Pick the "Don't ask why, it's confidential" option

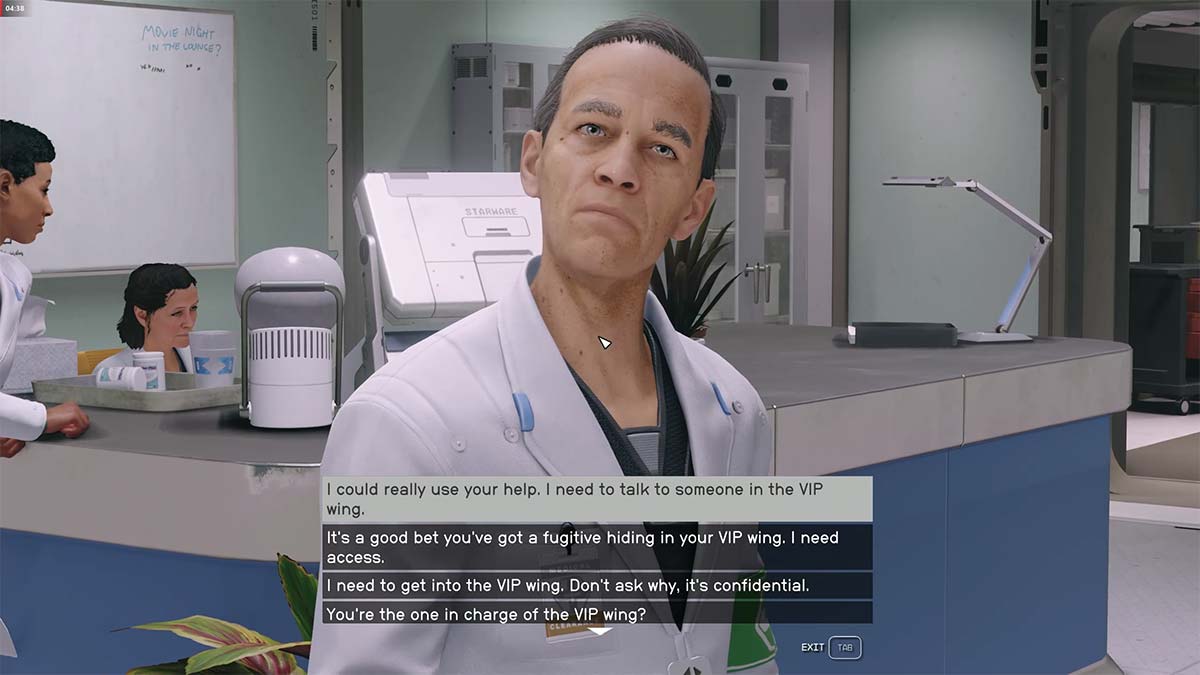click(x=597, y=585)
